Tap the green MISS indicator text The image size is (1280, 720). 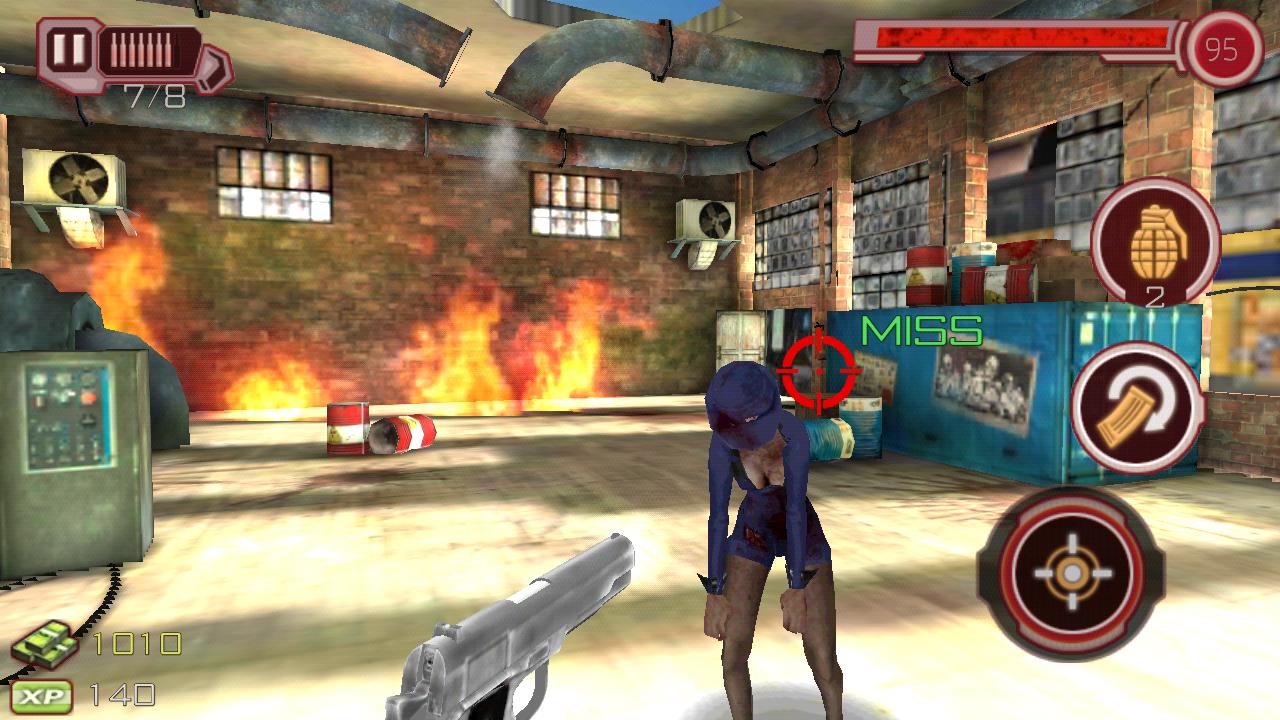tap(920, 331)
